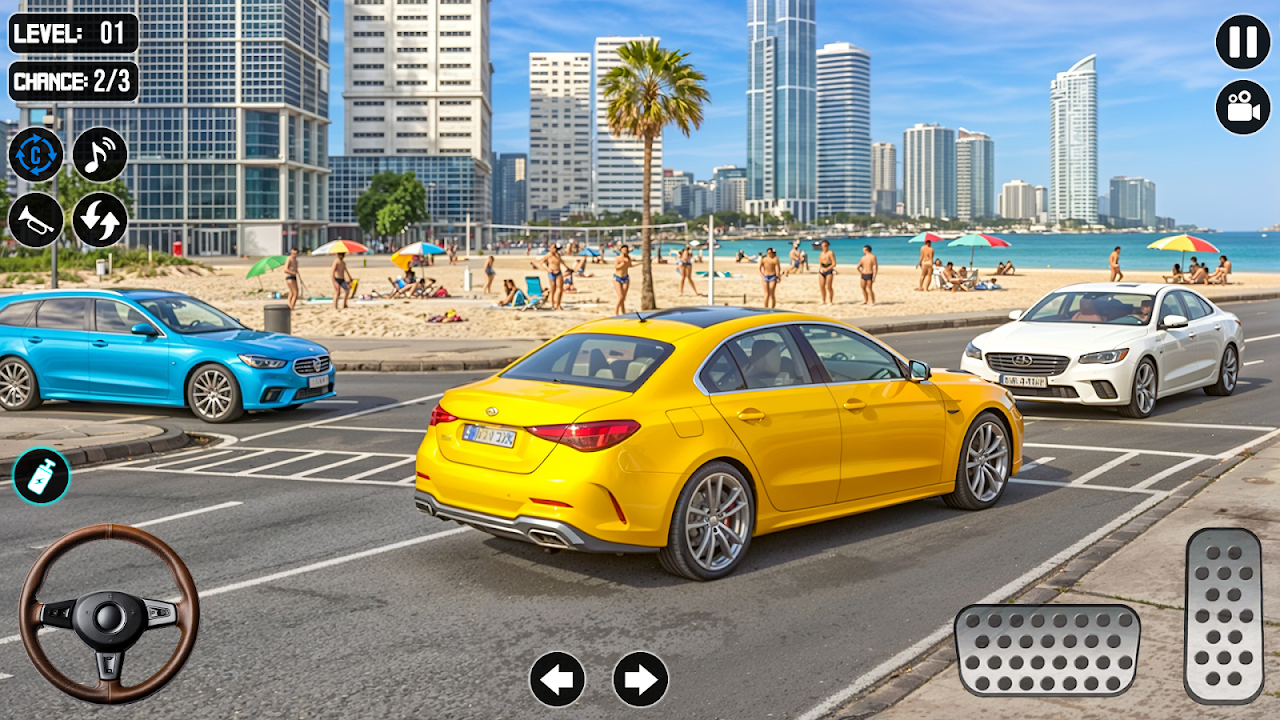Use the spray bottle button

pos(41,476)
